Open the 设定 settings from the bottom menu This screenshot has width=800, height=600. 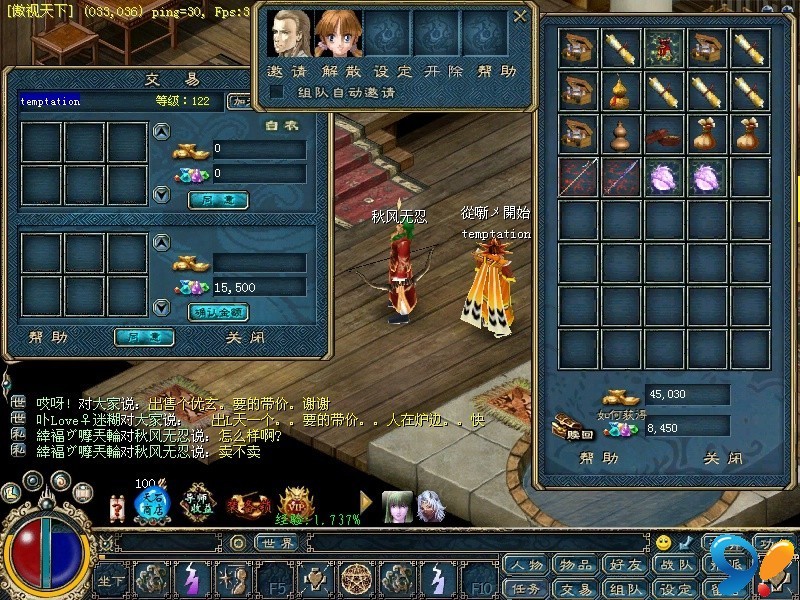click(x=676, y=589)
